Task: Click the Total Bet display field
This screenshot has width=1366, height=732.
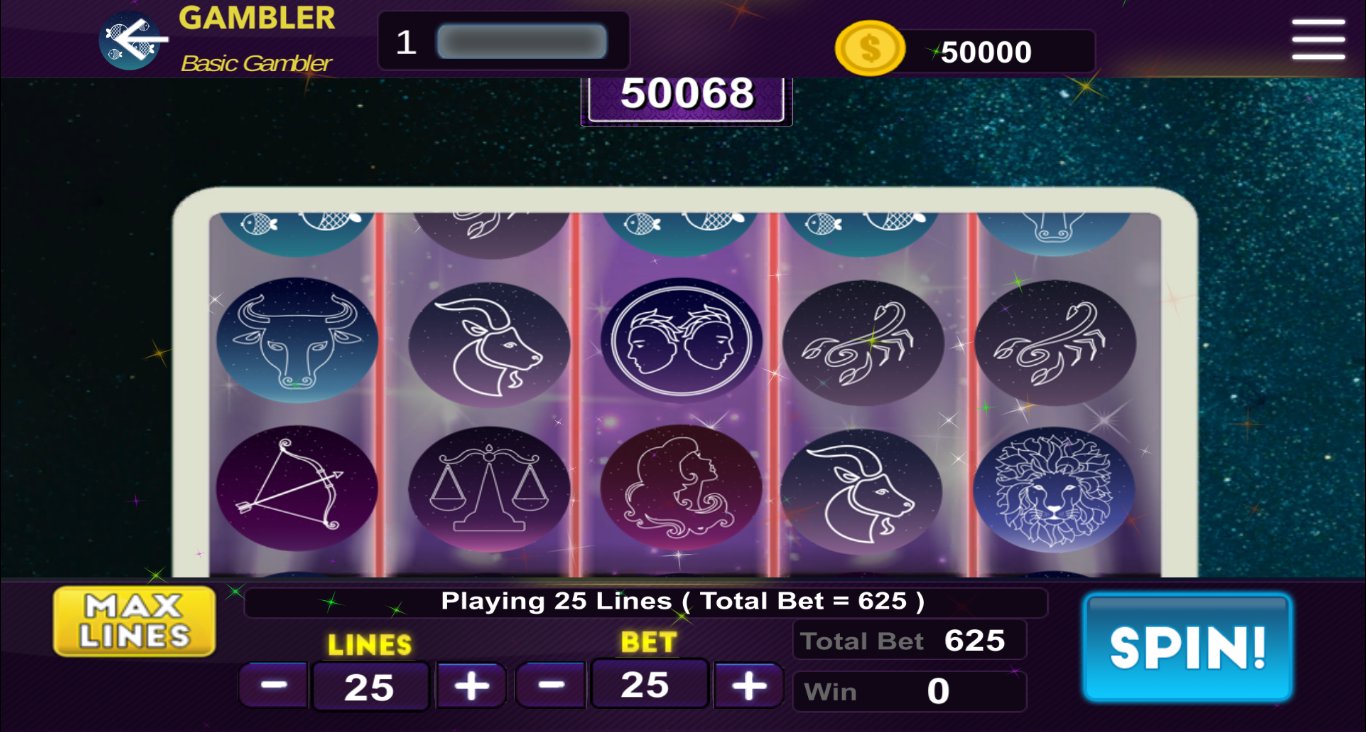Action: pos(909,640)
